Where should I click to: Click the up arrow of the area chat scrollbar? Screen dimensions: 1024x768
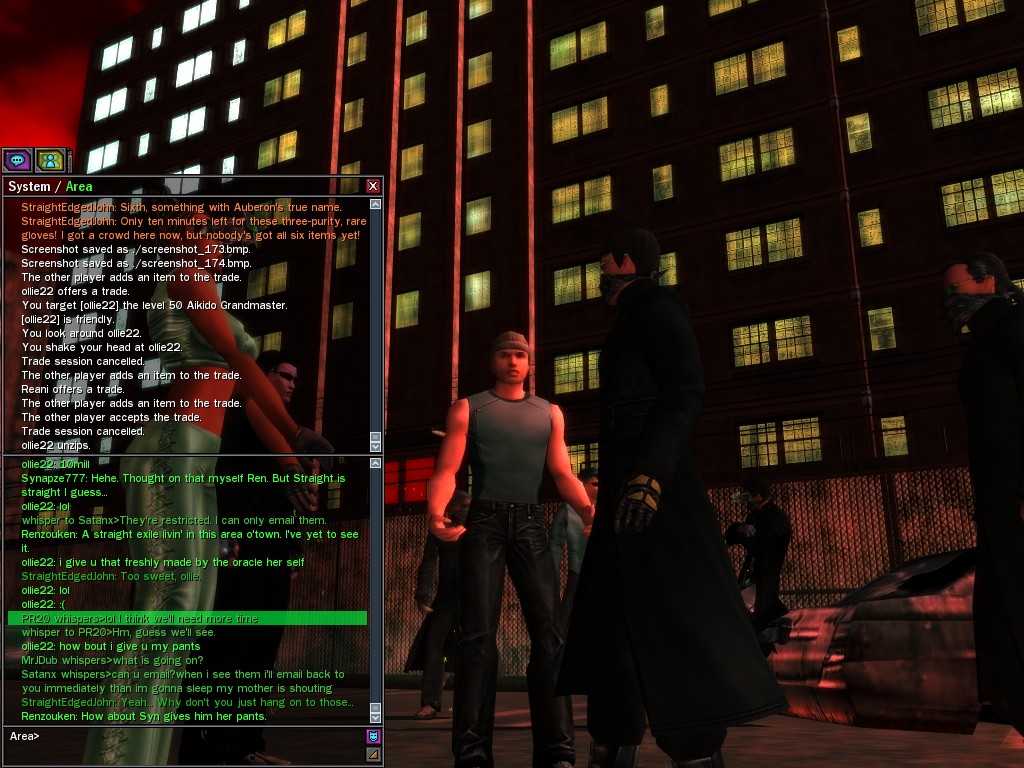[375, 465]
